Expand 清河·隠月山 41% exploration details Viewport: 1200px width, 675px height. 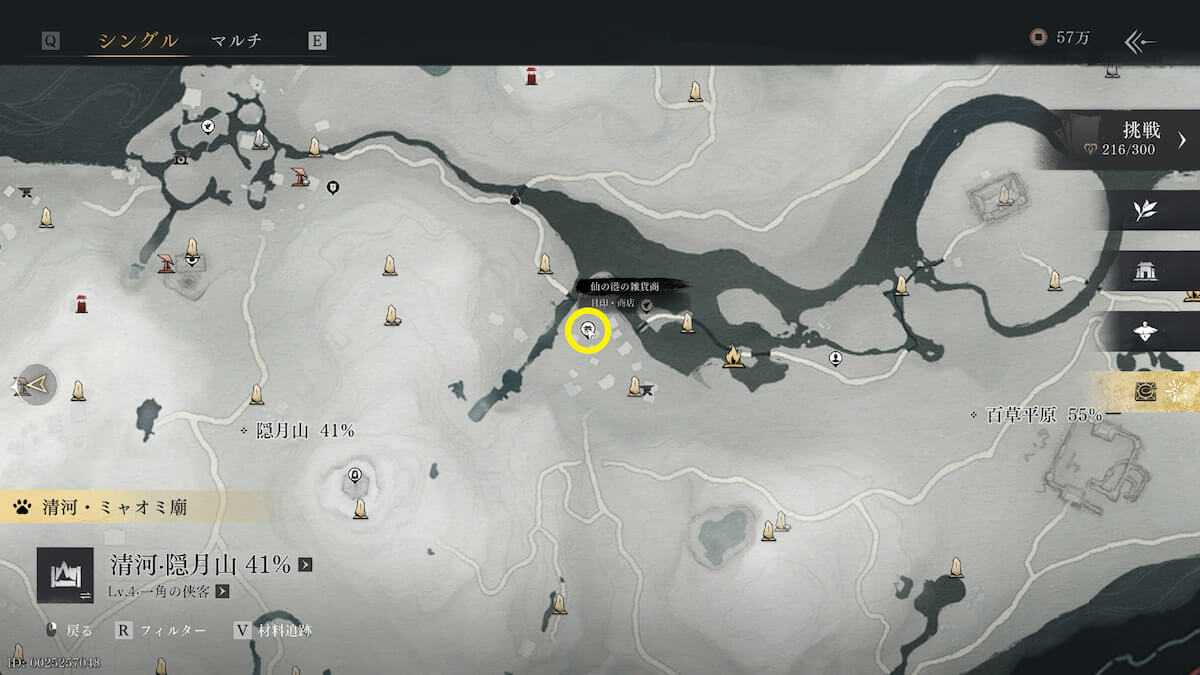305,565
